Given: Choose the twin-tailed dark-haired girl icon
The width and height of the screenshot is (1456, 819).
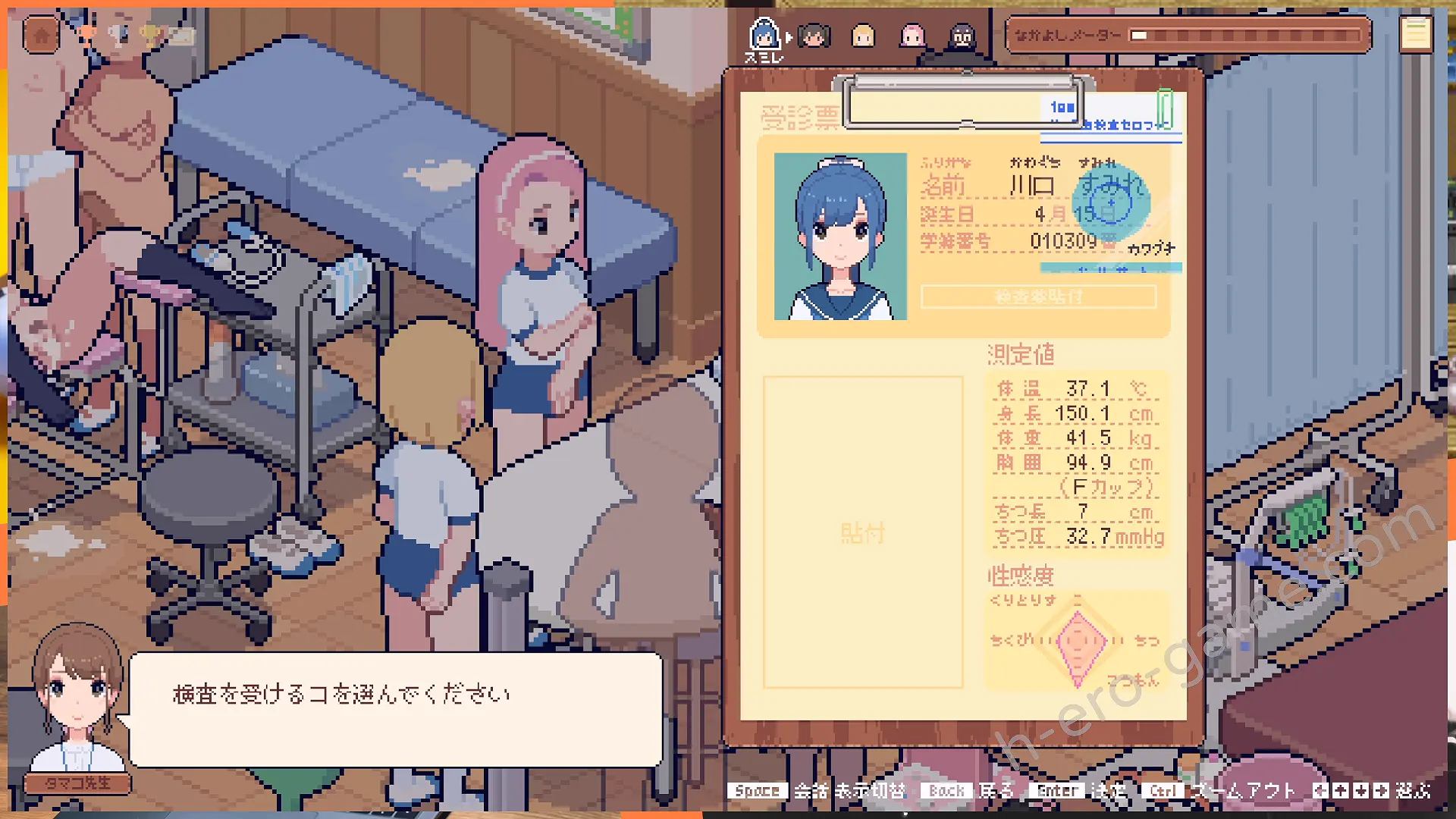Looking at the screenshot, I should tap(814, 35).
